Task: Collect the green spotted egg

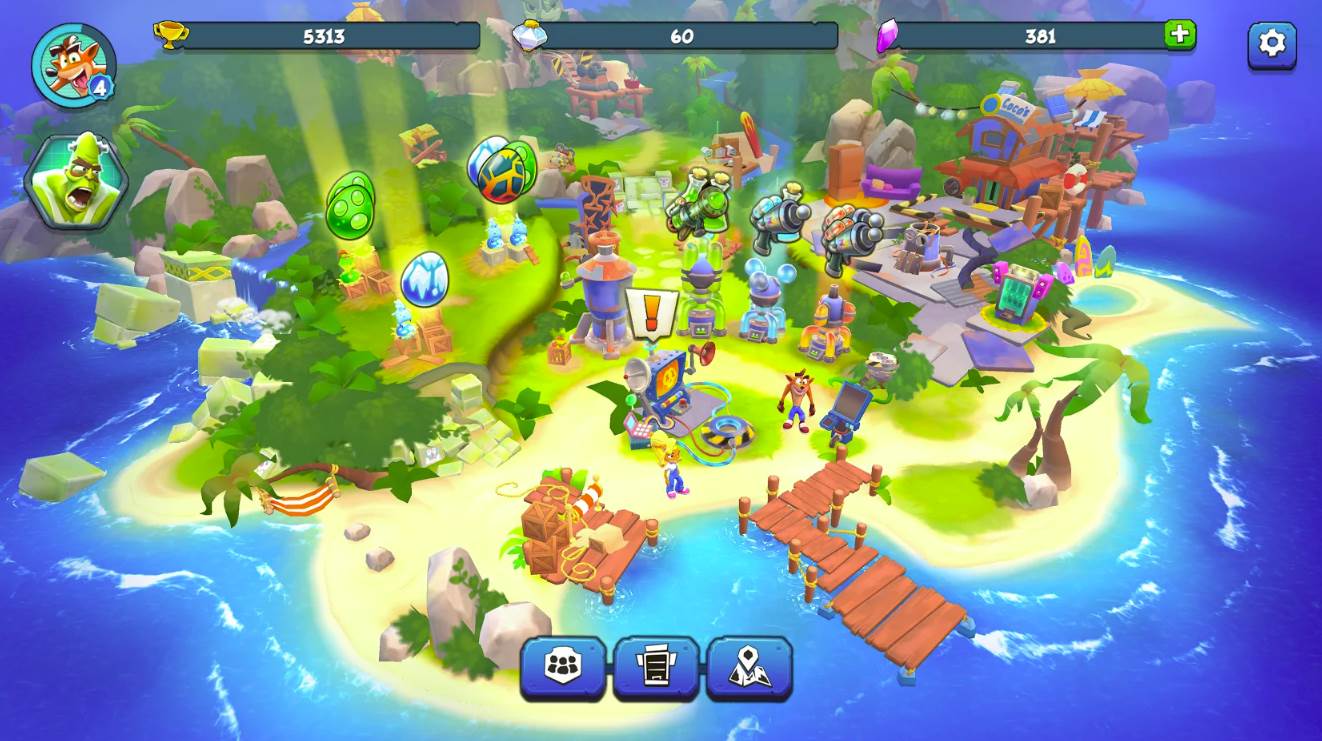Action: 351,205
